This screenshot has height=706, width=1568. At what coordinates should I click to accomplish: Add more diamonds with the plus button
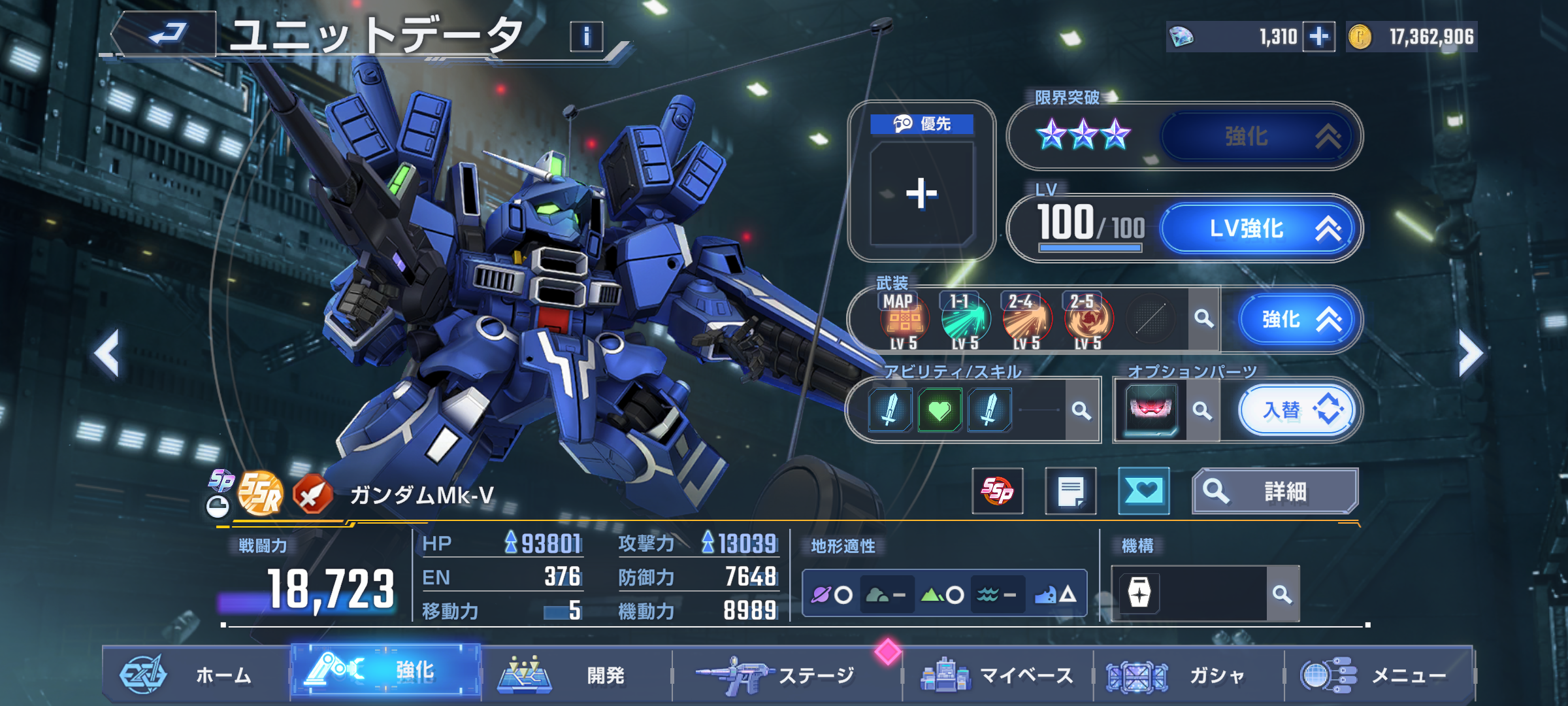click(1318, 37)
